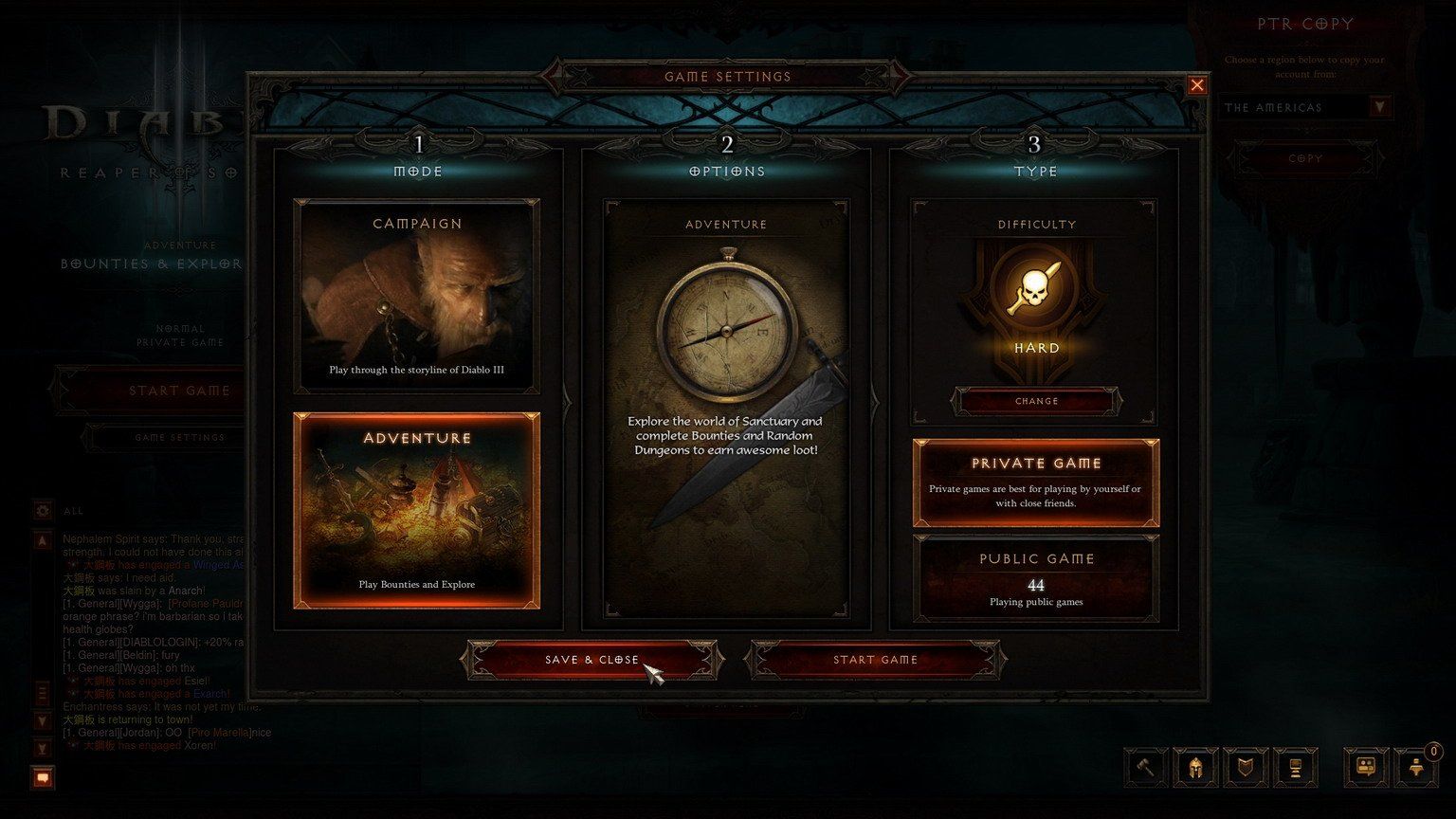The width and height of the screenshot is (1456, 819).
Task: Open the golden helmet icon panel
Action: click(1195, 767)
